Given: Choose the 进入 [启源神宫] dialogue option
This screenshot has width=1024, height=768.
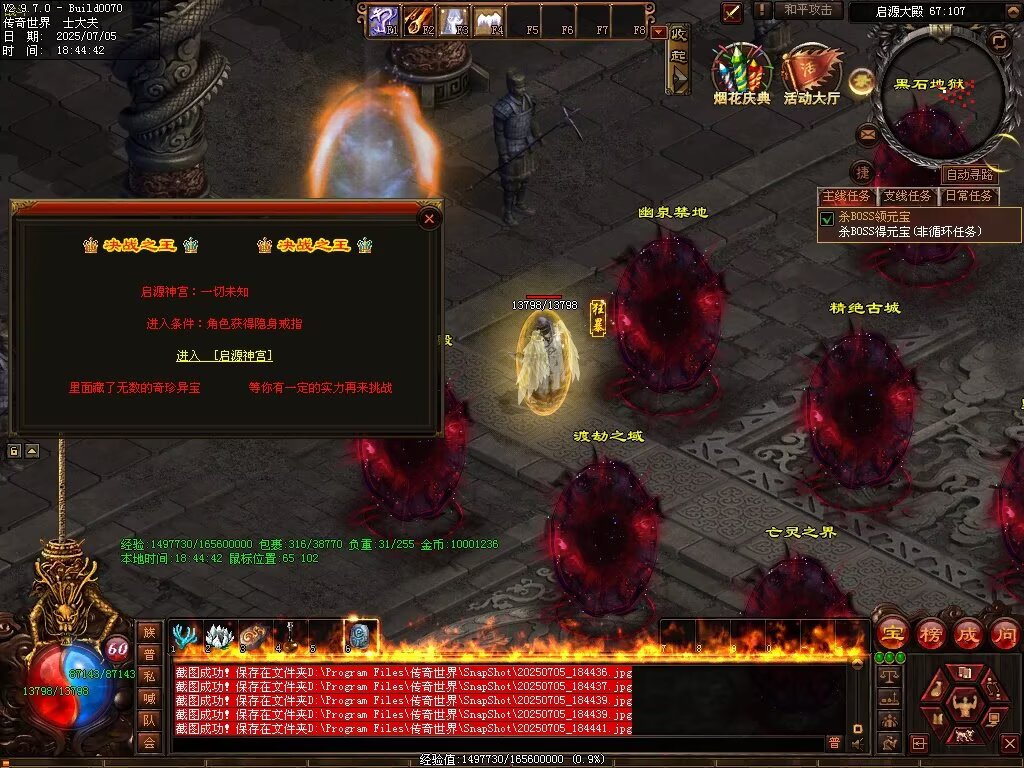Looking at the screenshot, I should coord(224,356).
